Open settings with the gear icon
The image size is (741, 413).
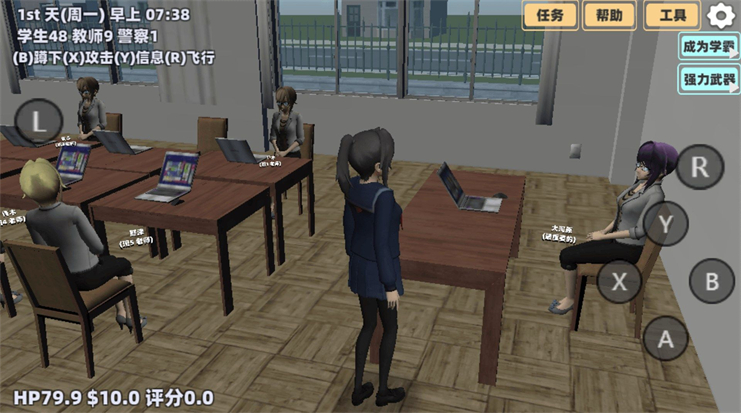coord(721,15)
